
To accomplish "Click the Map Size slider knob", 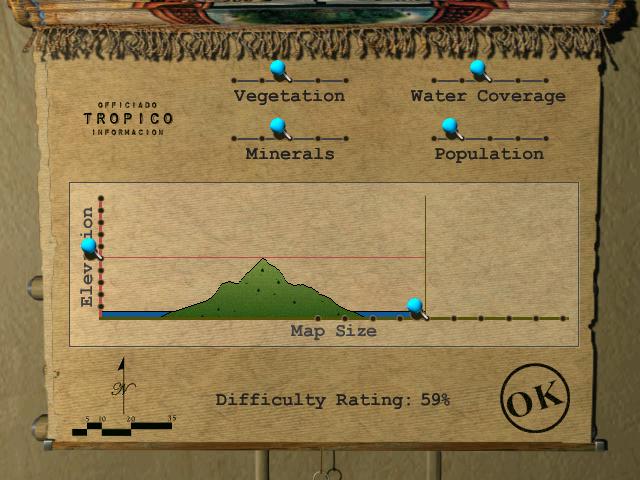I will coord(414,306).
